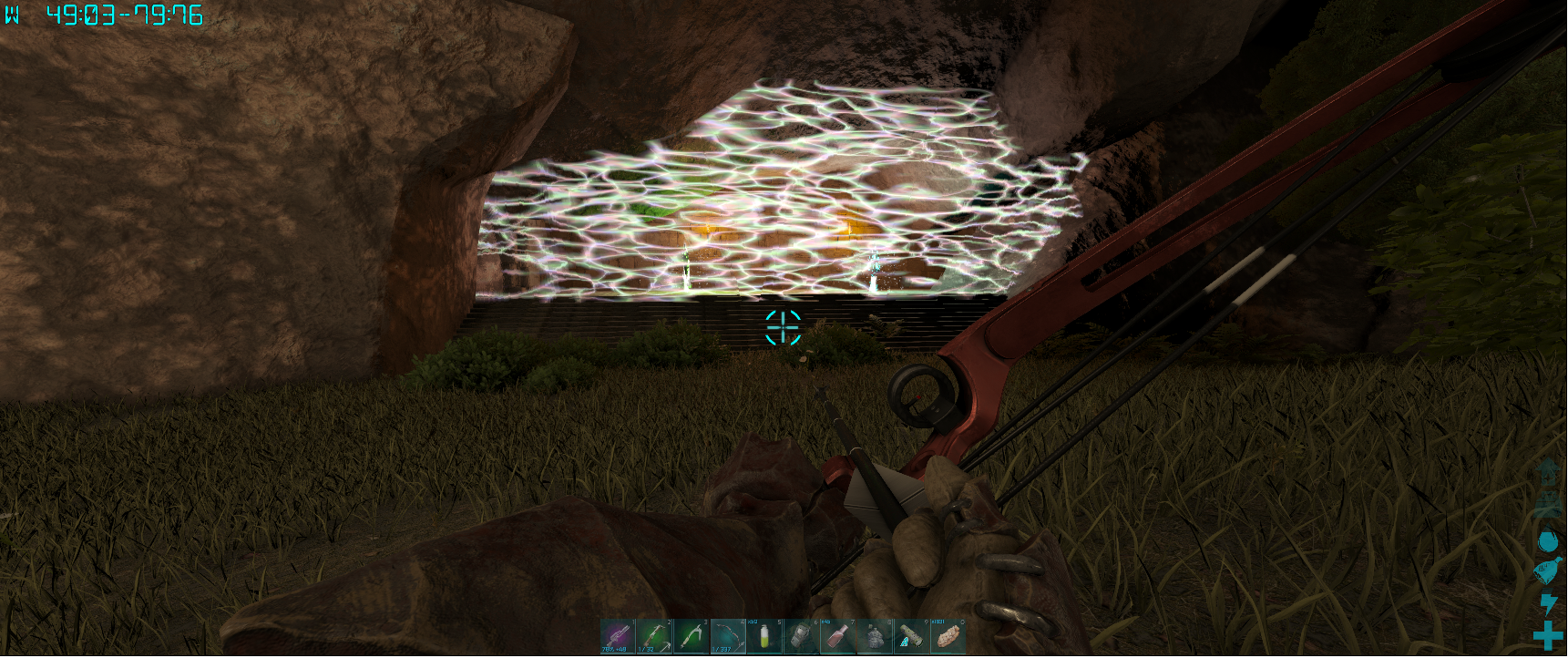Select the armor piece in slot 6
The height and width of the screenshot is (658, 1568).
tap(801, 636)
